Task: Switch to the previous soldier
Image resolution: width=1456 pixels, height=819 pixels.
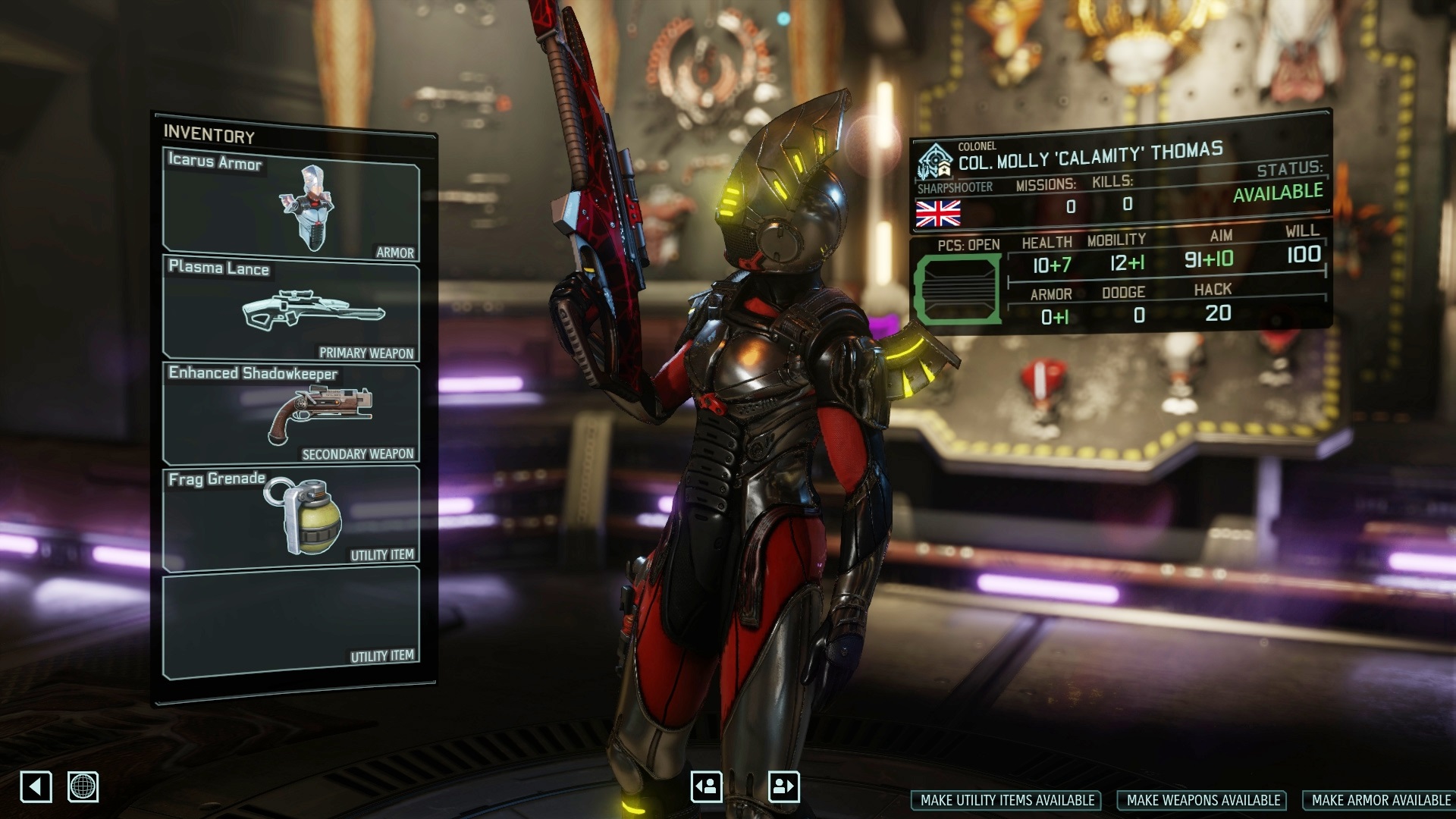Action: click(706, 786)
